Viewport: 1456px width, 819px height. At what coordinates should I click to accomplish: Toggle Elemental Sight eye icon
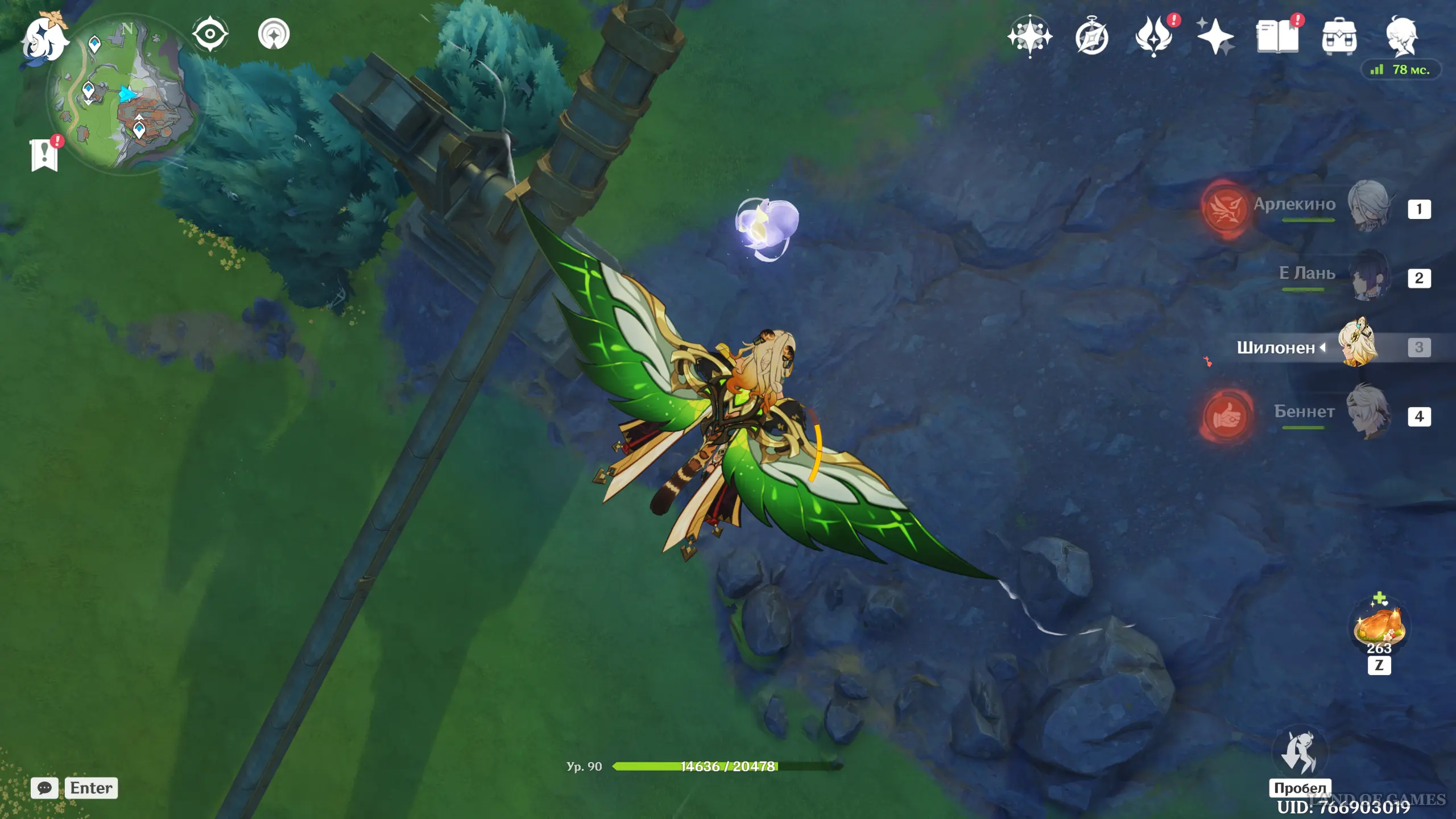[210, 34]
